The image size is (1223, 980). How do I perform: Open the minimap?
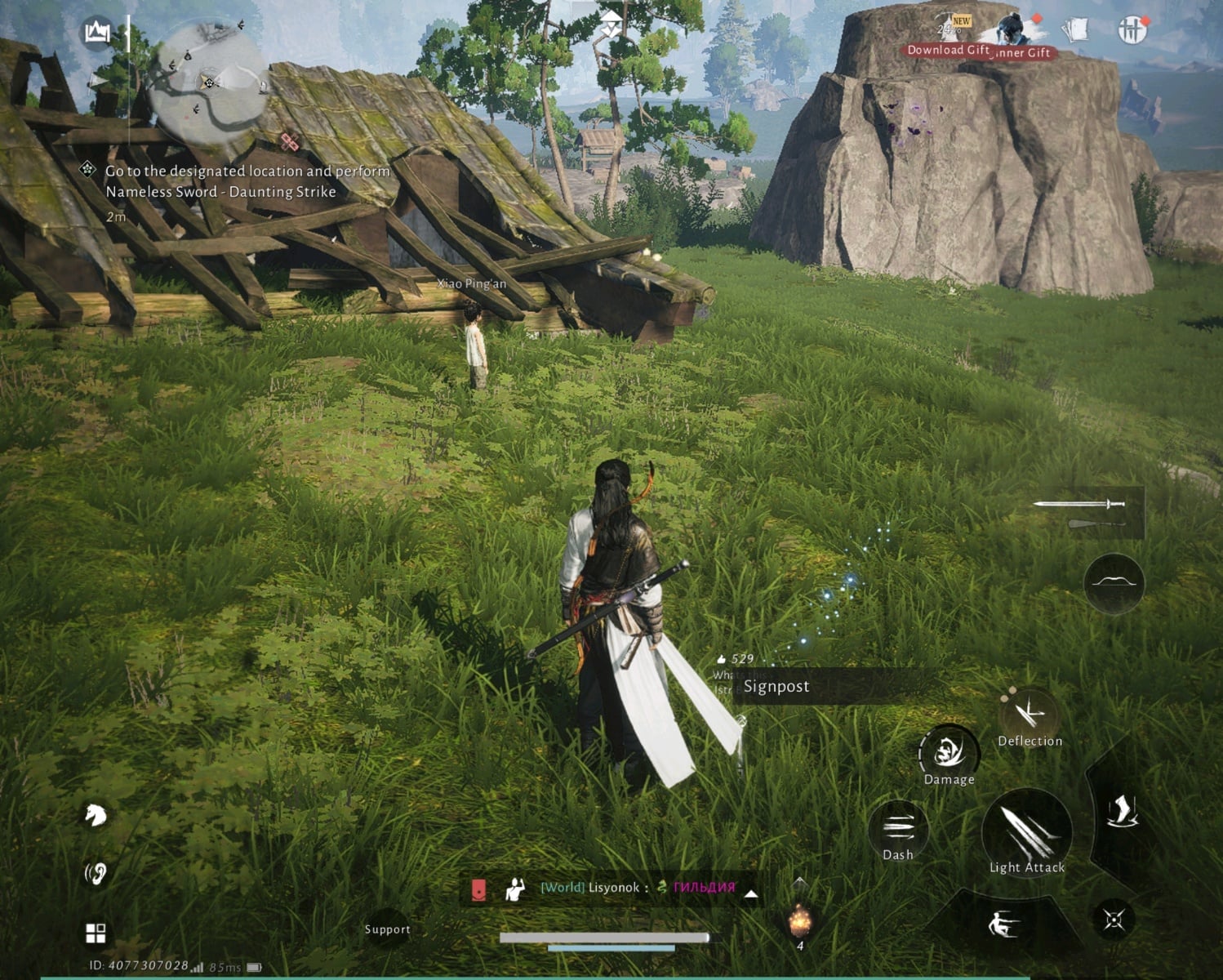tap(208, 82)
